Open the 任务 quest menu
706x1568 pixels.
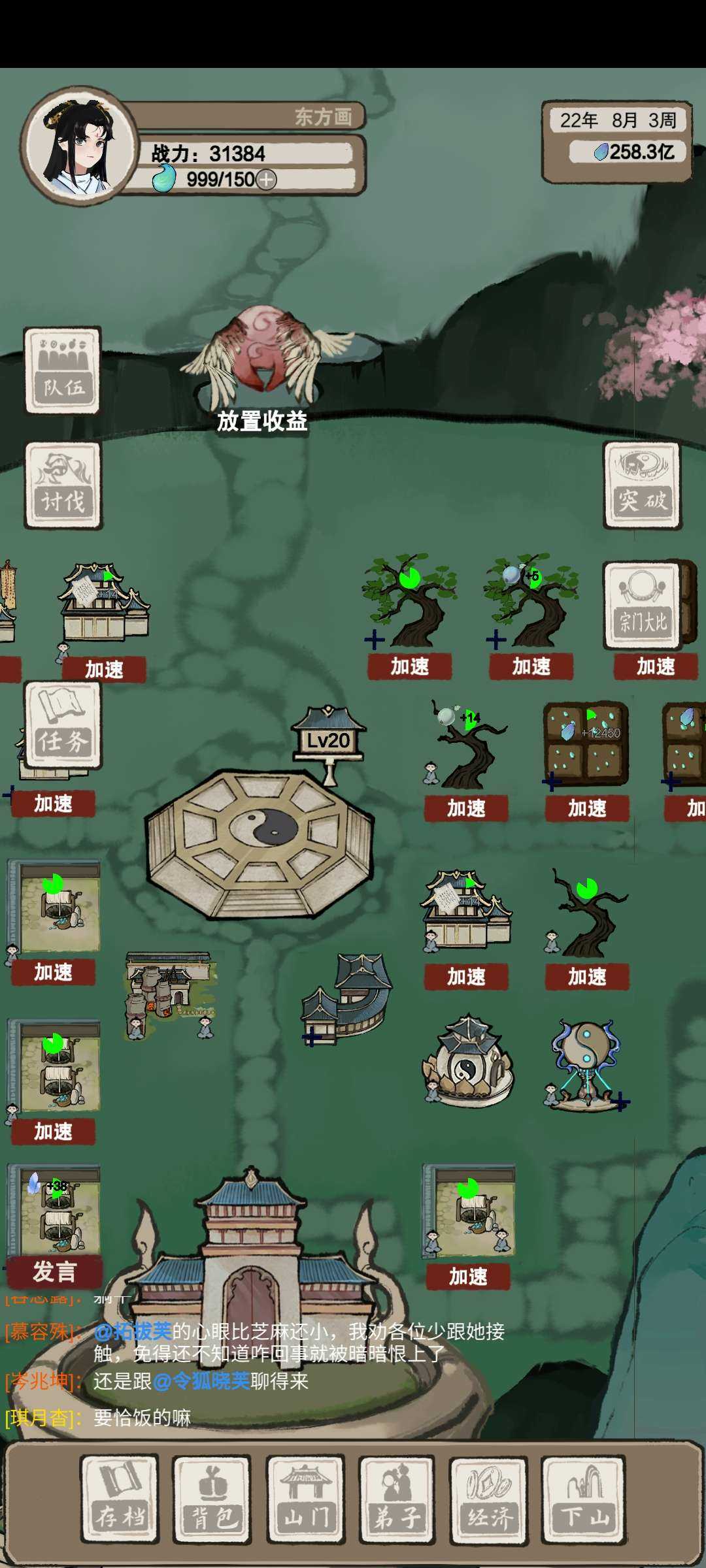click(x=63, y=725)
